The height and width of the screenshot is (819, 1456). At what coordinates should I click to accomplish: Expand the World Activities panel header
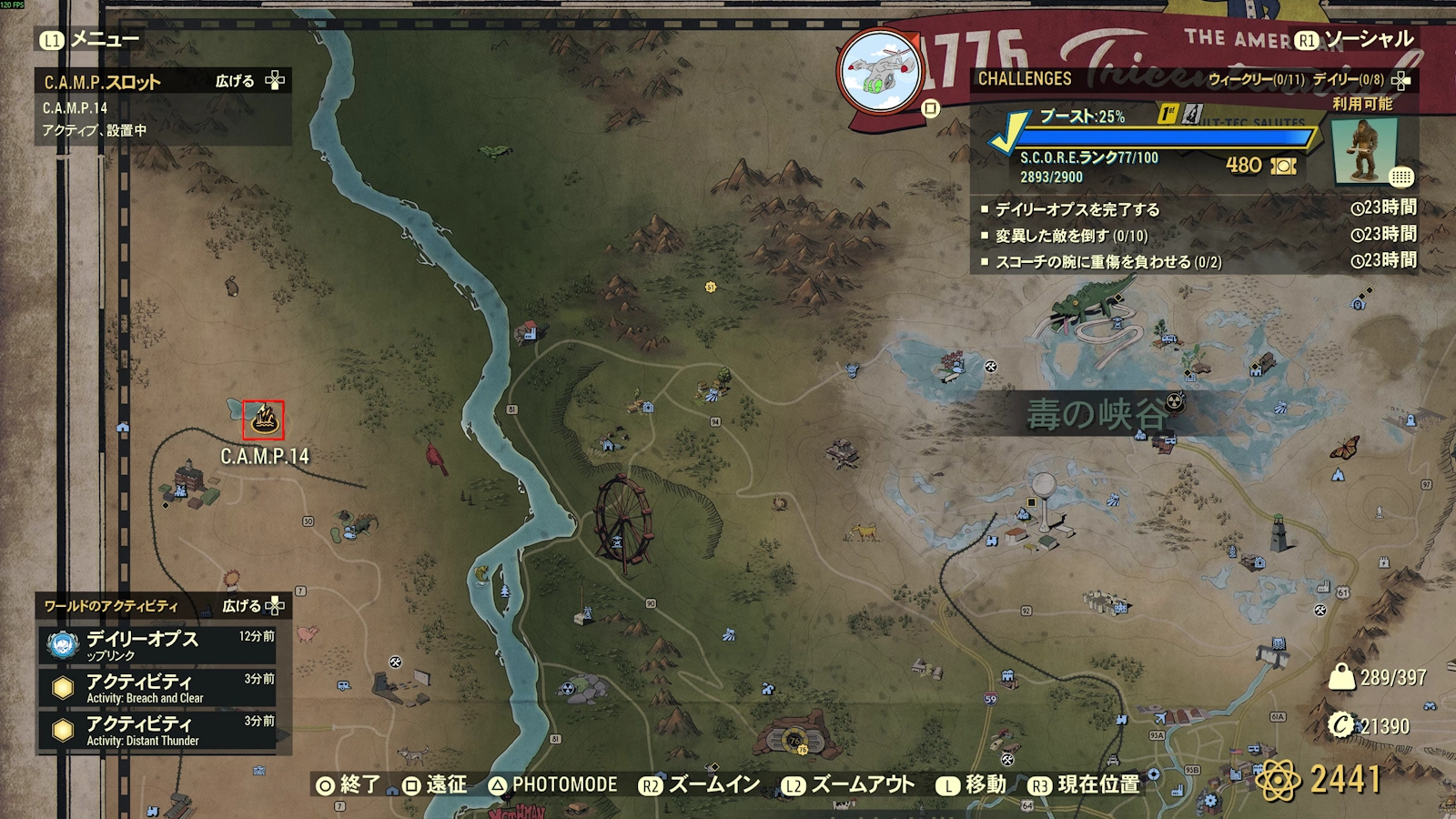163,606
